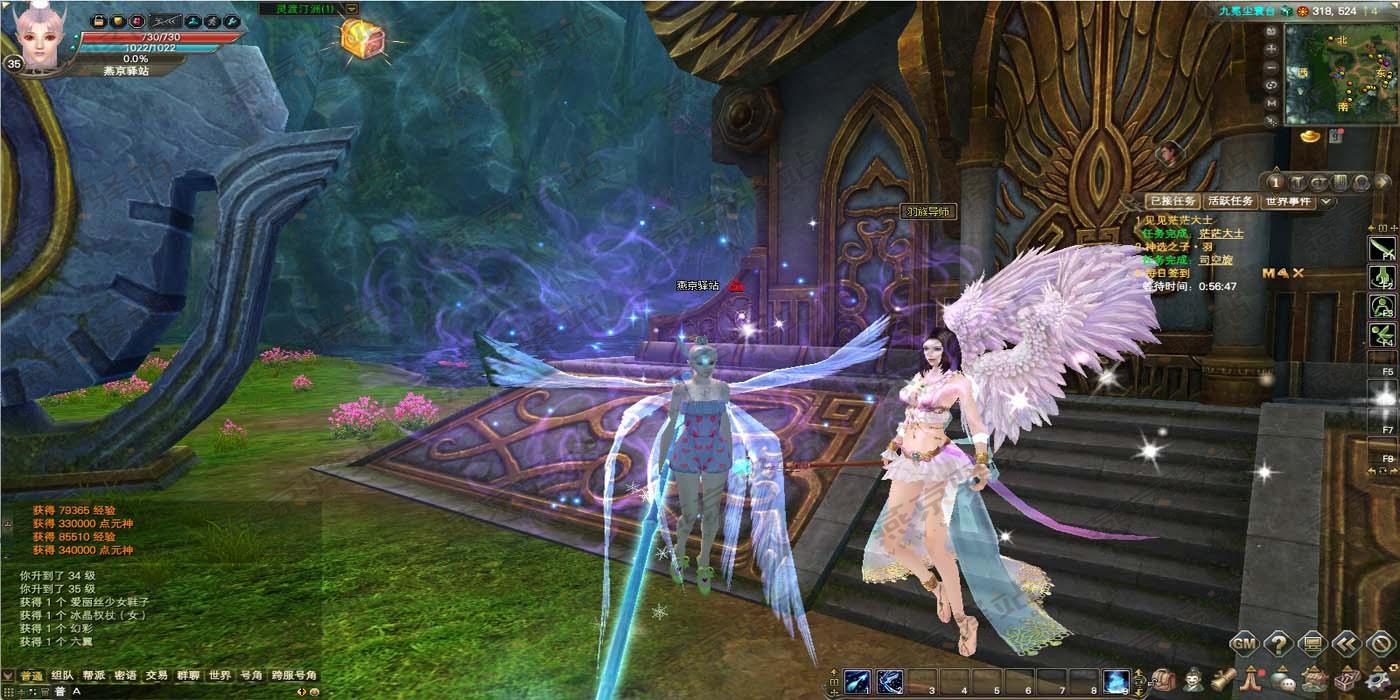Viewport: 1400px width, 700px height.
Task: Switch to the 活跃任务 active quests tab
Action: pyautogui.click(x=1230, y=202)
